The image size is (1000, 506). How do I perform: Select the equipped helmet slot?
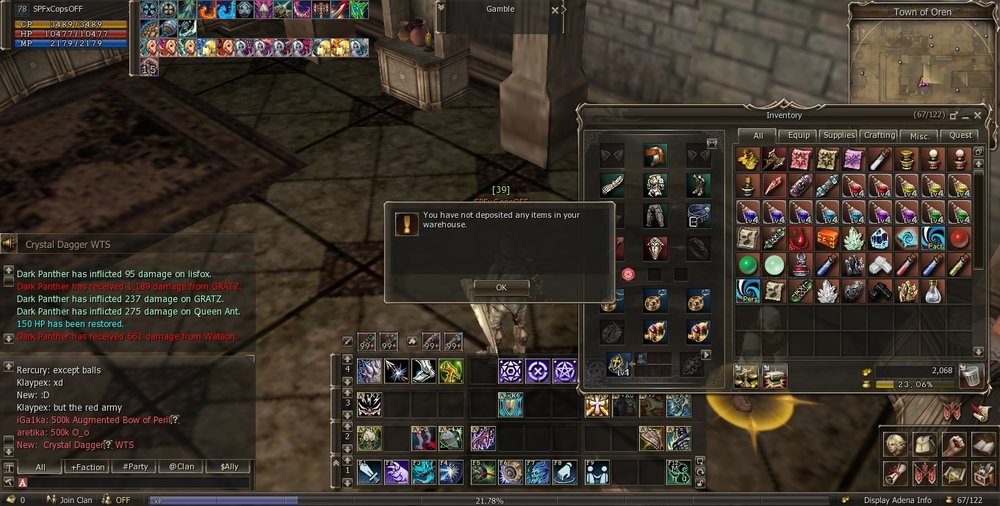655,155
